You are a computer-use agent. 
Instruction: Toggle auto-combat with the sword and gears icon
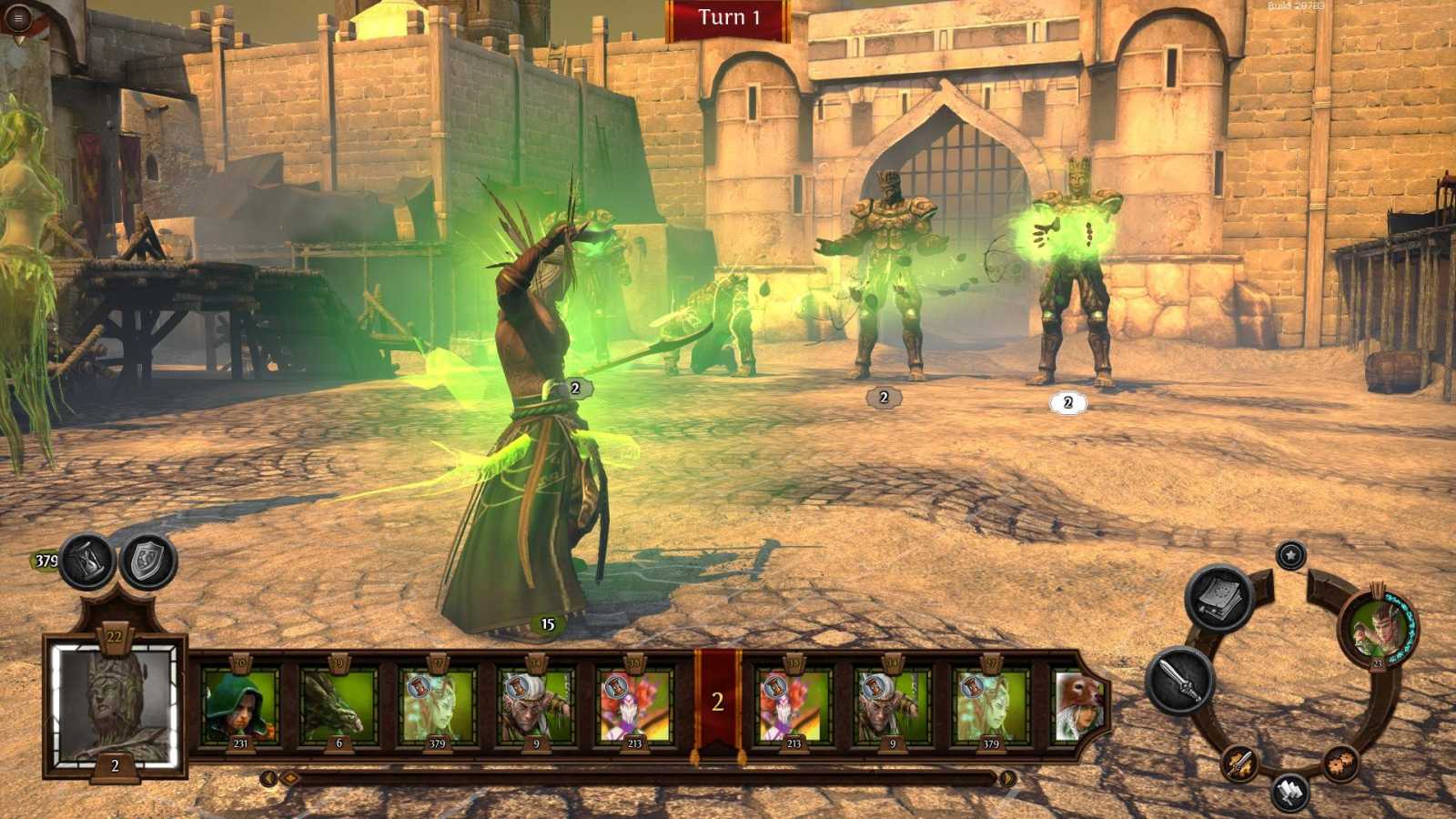point(1239,763)
